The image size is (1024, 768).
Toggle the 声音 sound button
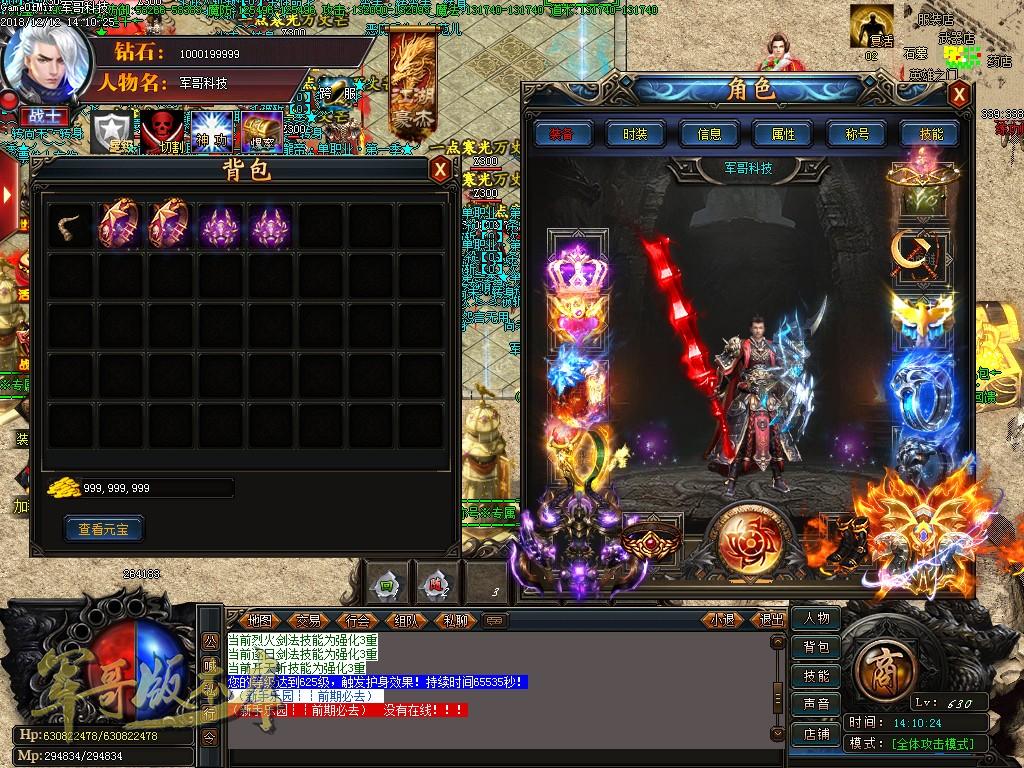click(x=816, y=704)
